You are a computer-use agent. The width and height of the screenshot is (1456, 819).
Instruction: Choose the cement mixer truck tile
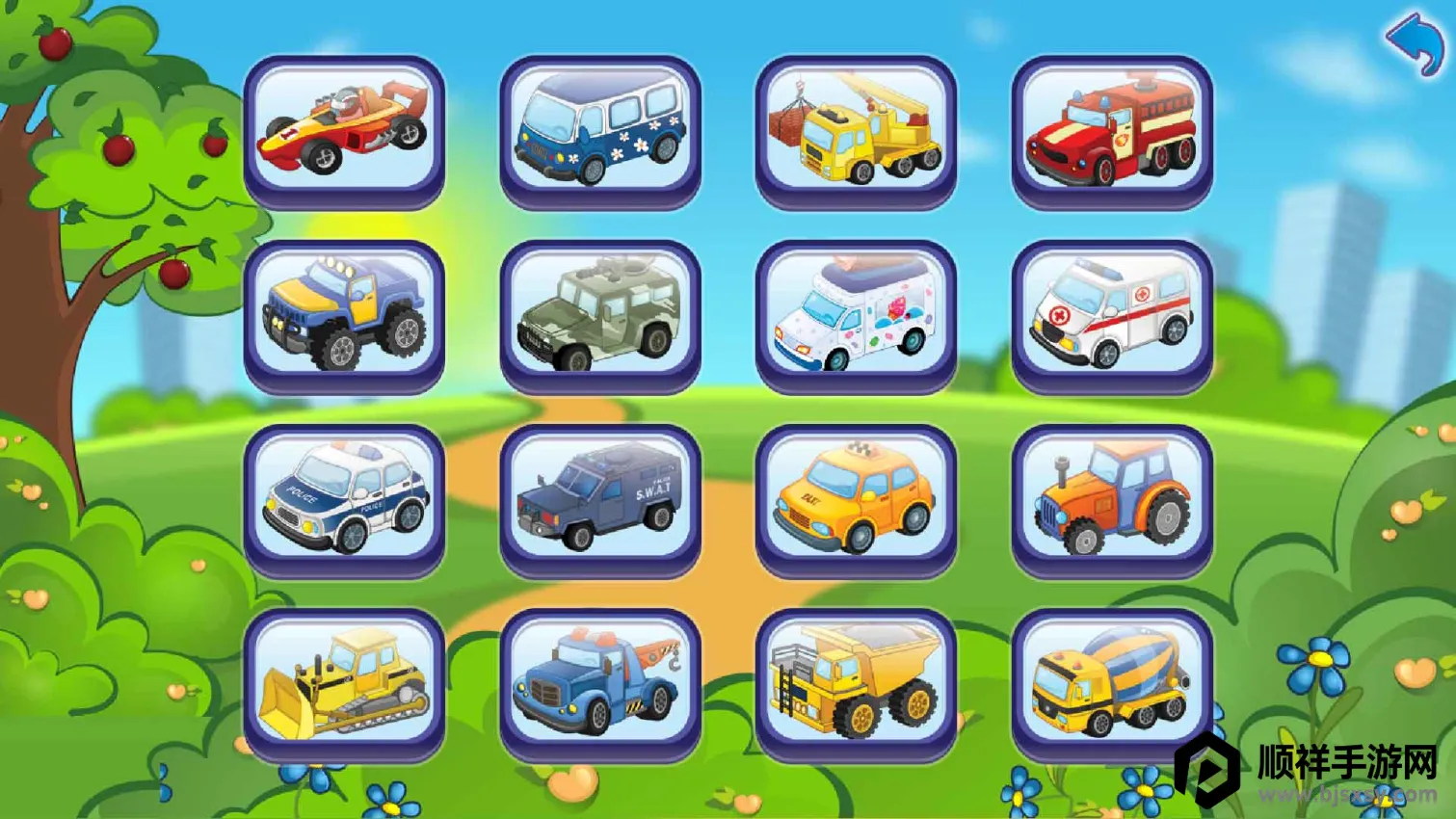(1111, 682)
